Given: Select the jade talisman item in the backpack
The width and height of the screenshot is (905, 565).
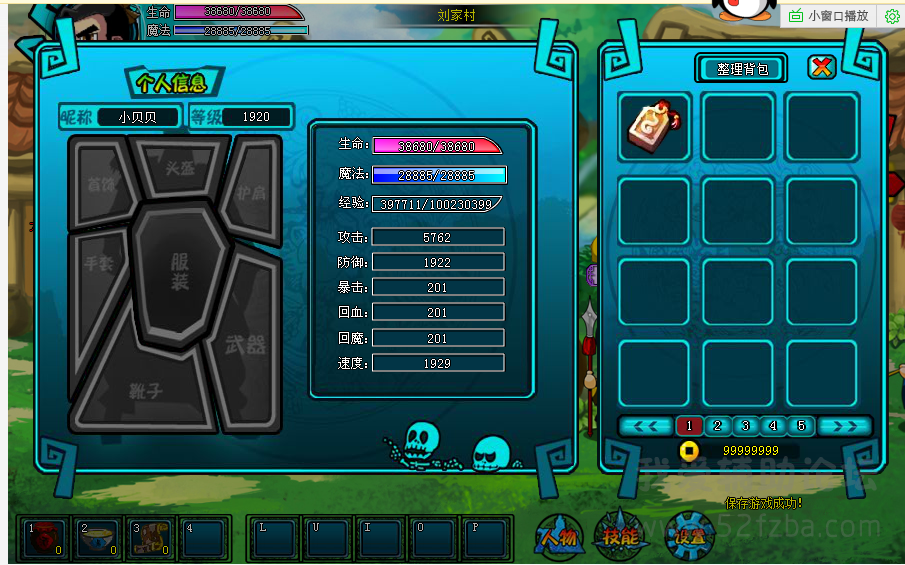Looking at the screenshot, I should [x=654, y=126].
